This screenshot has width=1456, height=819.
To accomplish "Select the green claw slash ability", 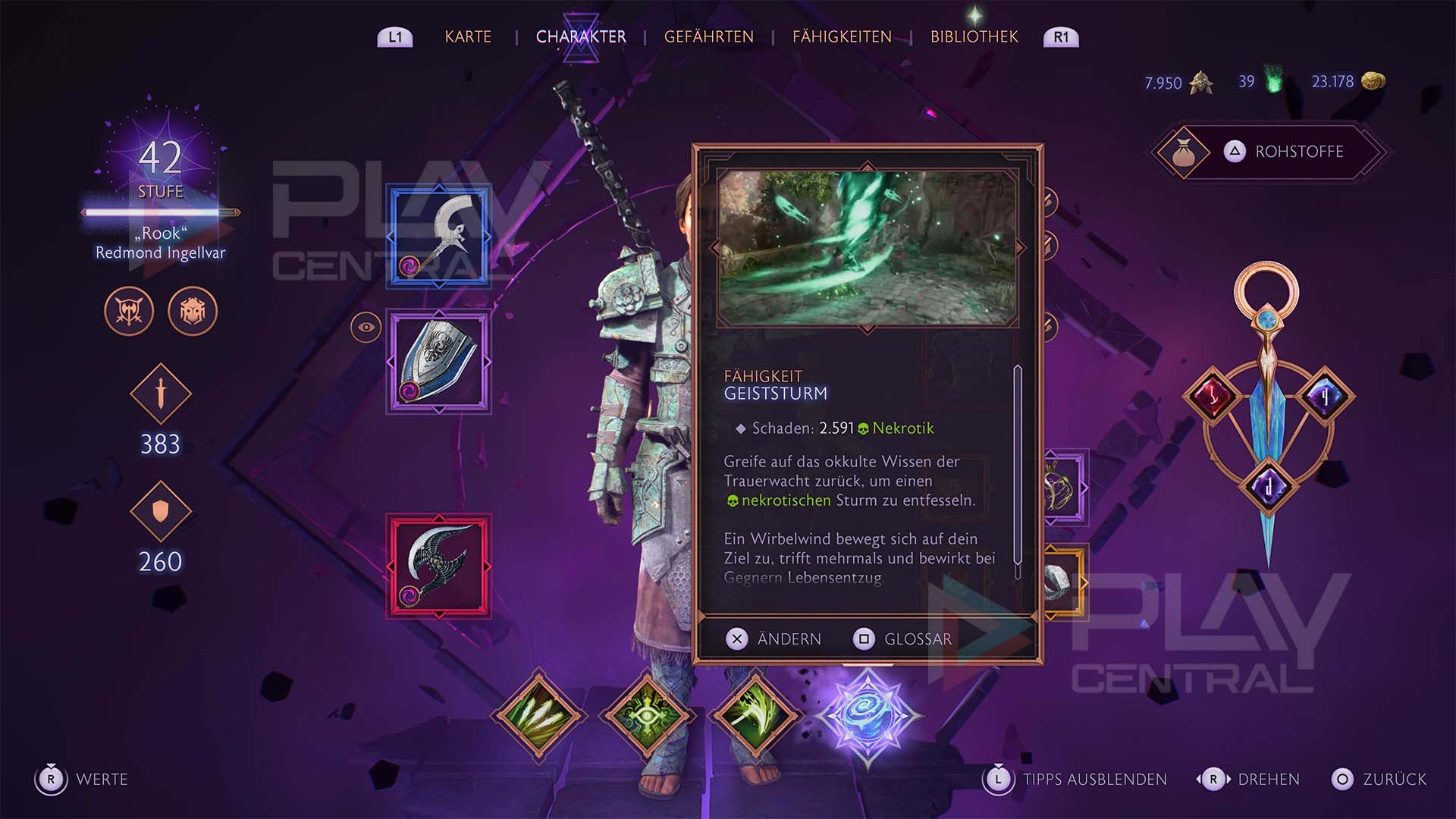I will 538,715.
